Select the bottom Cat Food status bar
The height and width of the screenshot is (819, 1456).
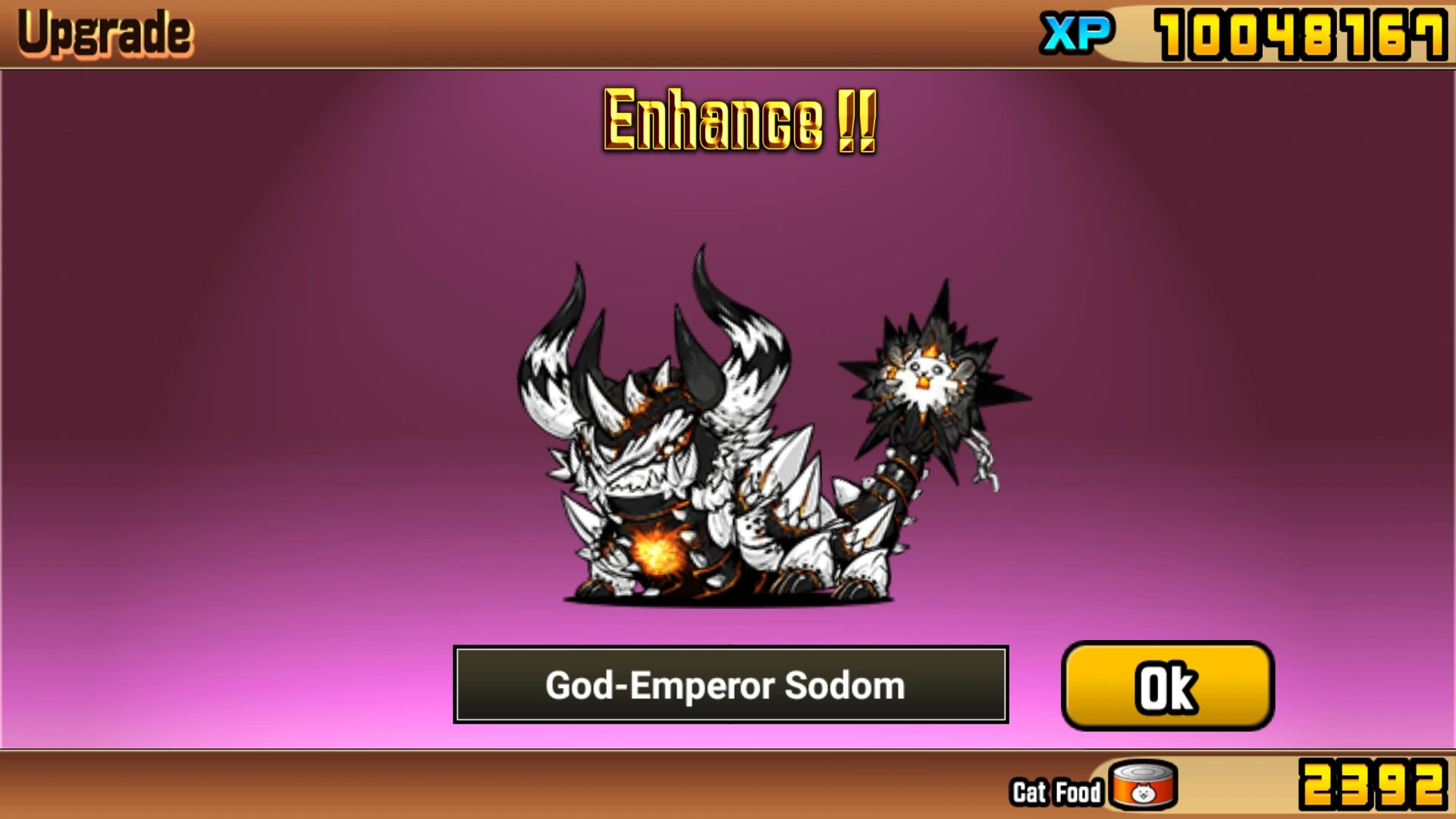coord(728,790)
